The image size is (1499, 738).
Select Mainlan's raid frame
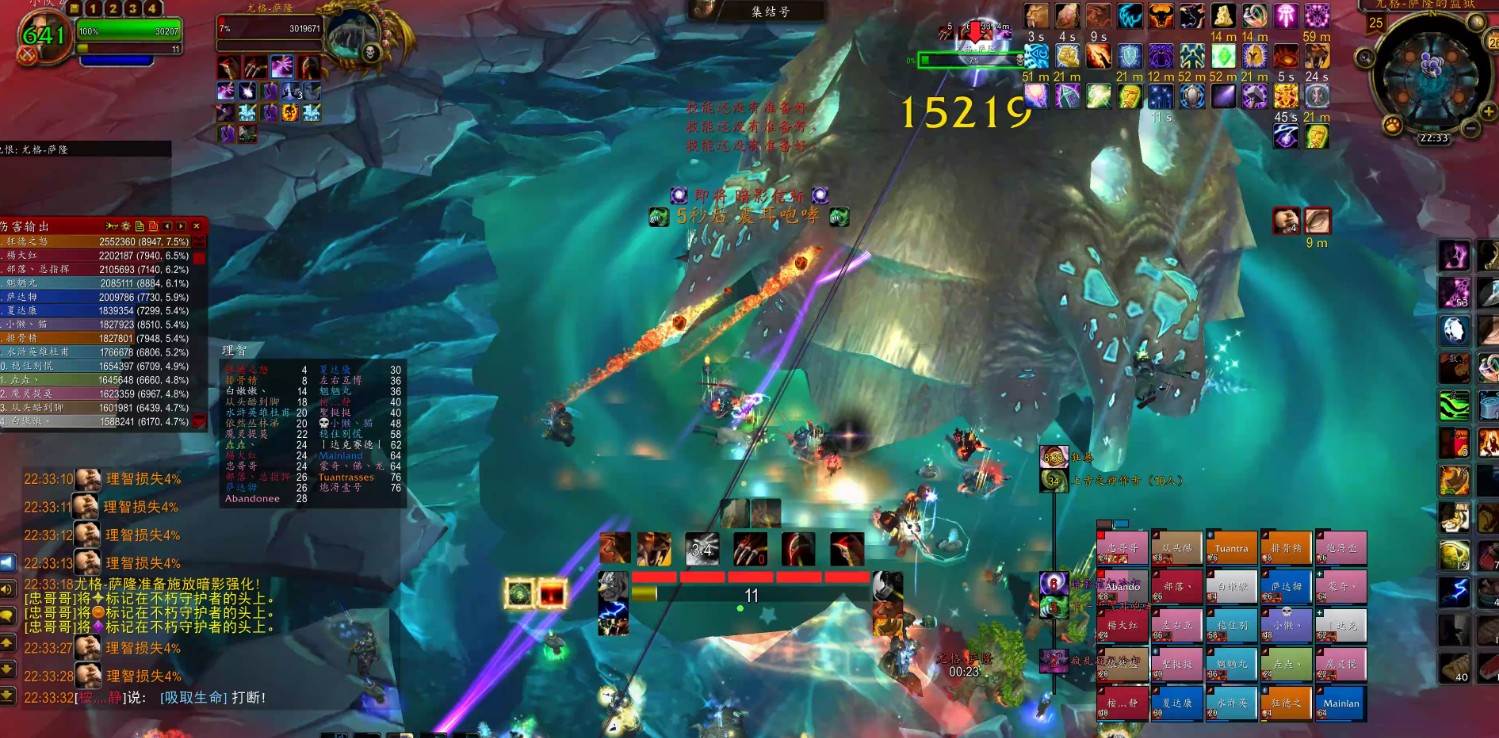[1340, 703]
